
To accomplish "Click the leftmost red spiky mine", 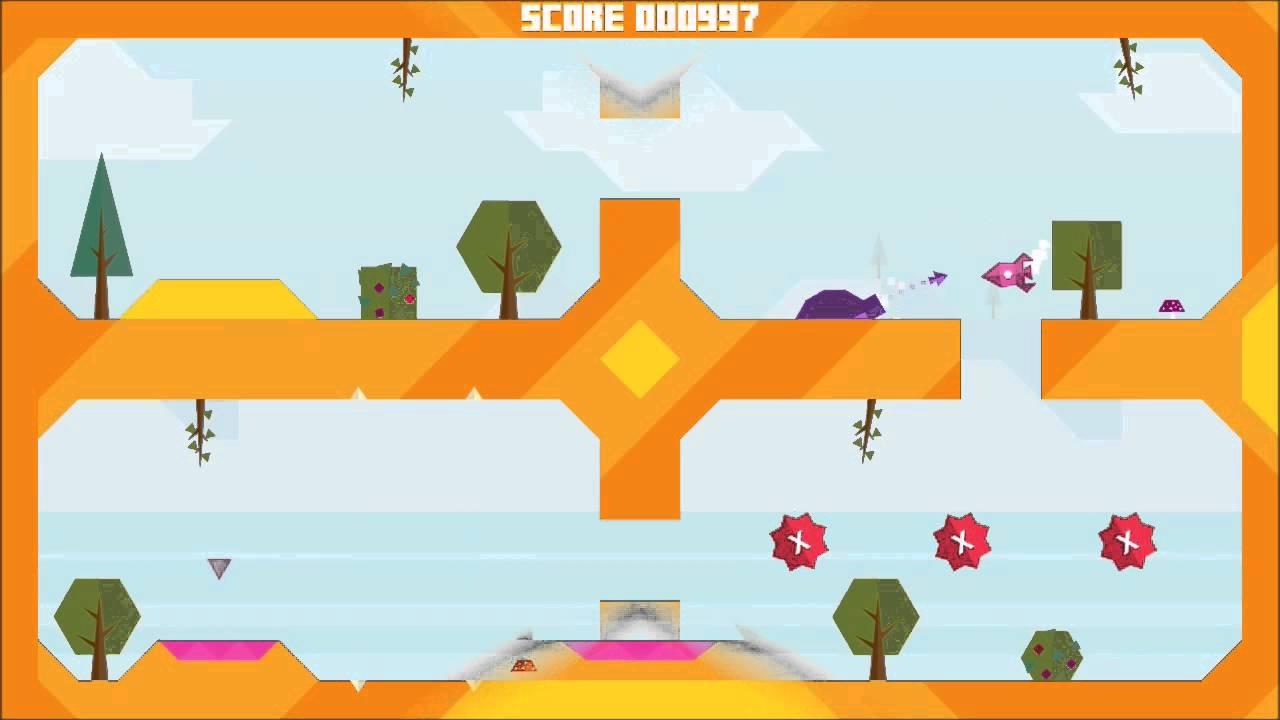I will 797,543.
